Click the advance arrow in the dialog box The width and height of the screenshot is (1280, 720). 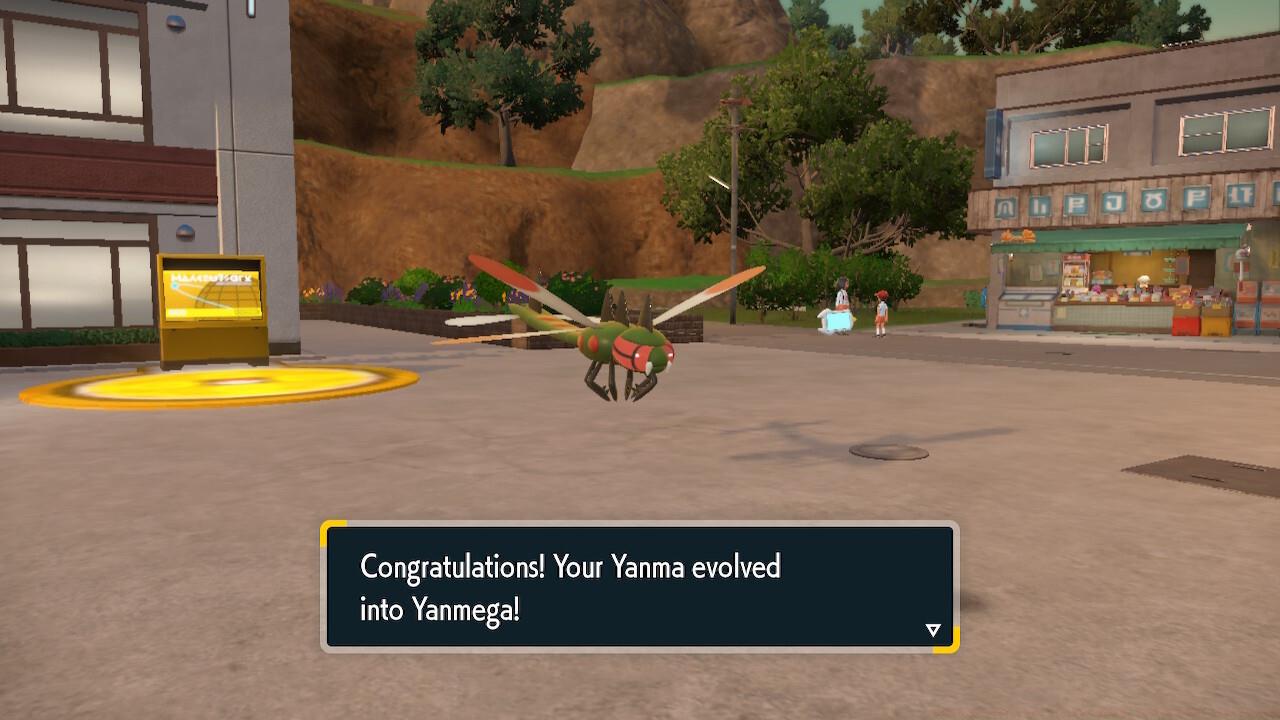(x=933, y=629)
